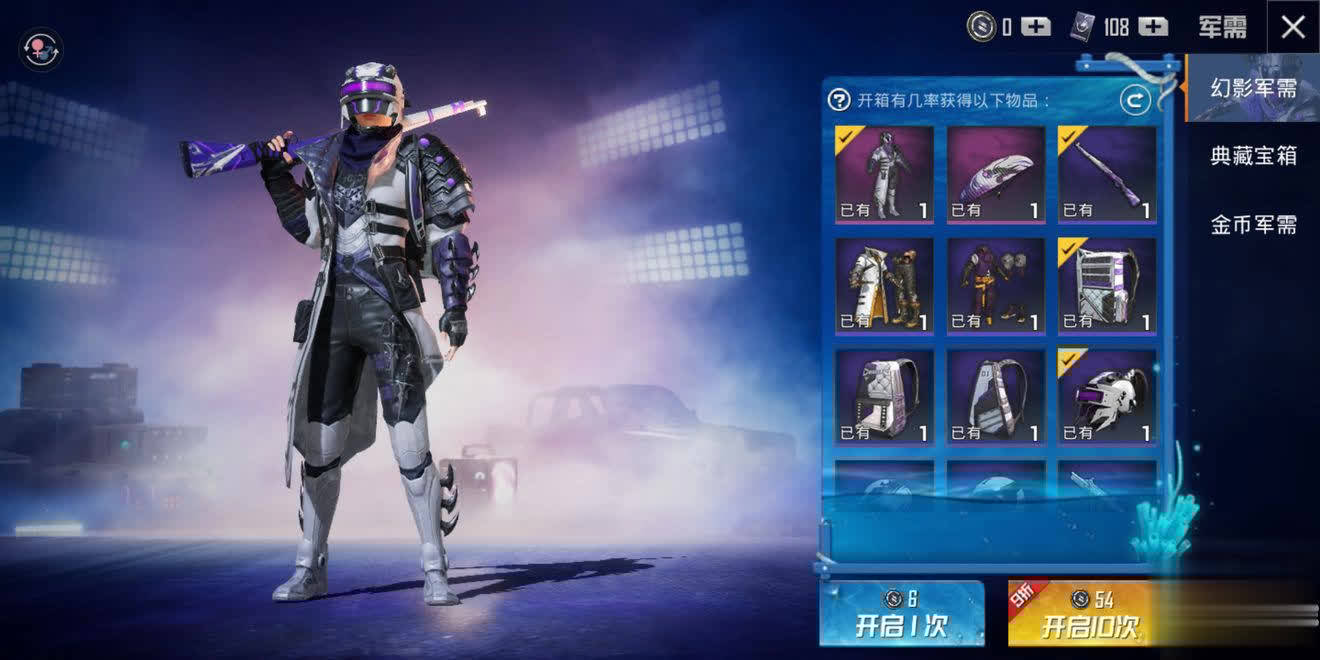
Task: Select the white armored outfit reward
Action: coord(884,174)
